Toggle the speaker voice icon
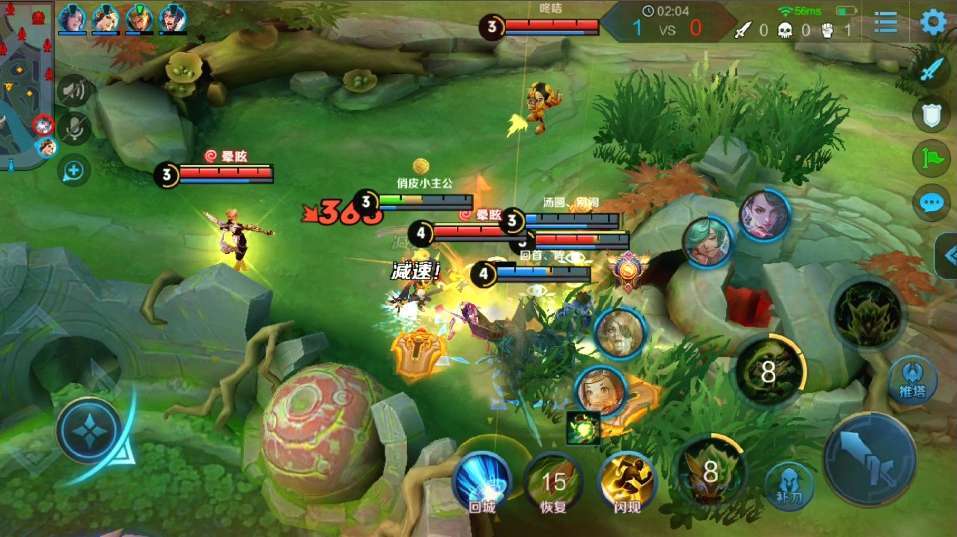 click(x=73, y=92)
